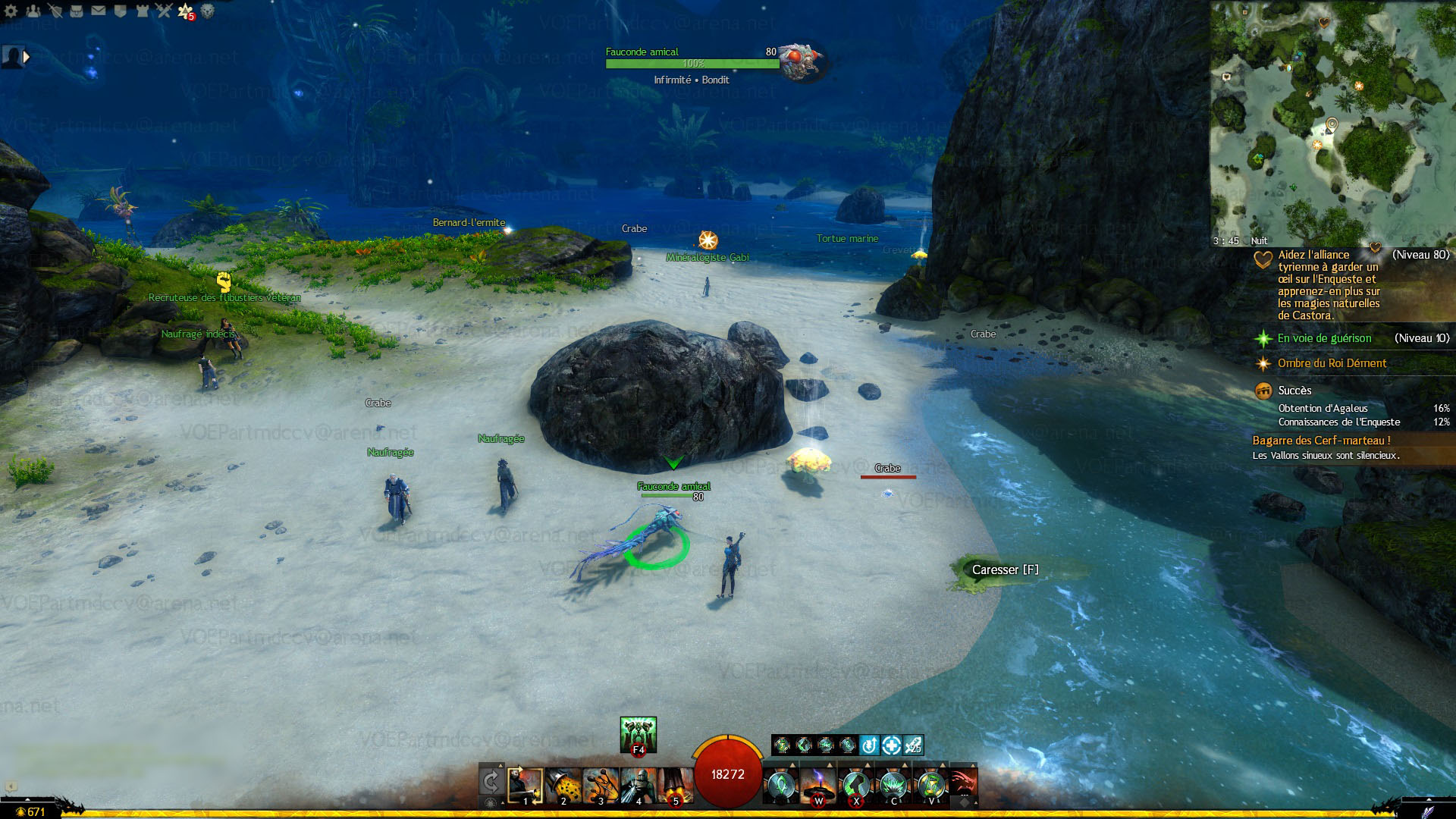Open the mail envelope icon
The height and width of the screenshot is (819, 1456).
pyautogui.click(x=98, y=11)
